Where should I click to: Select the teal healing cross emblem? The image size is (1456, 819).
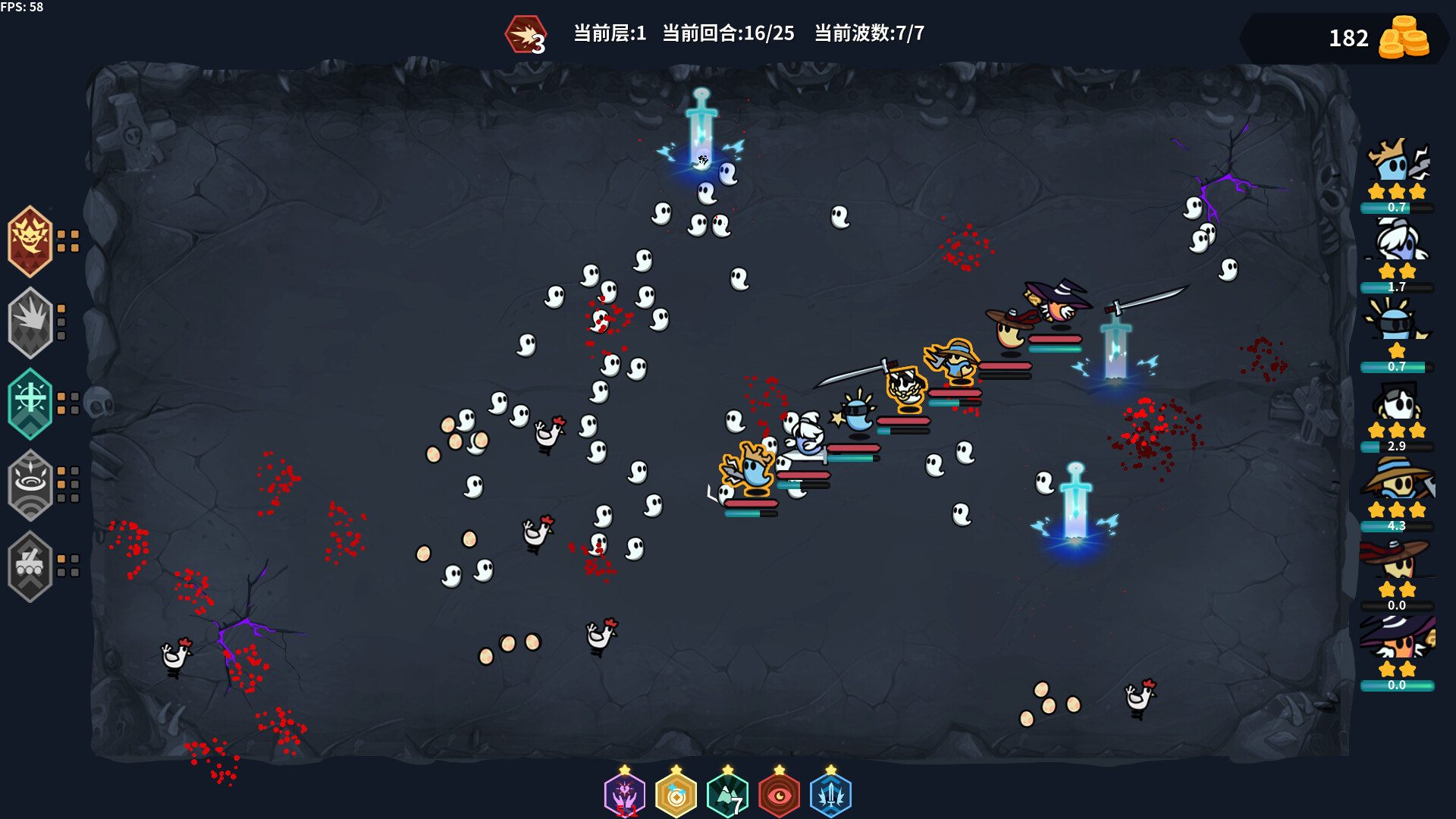30,403
